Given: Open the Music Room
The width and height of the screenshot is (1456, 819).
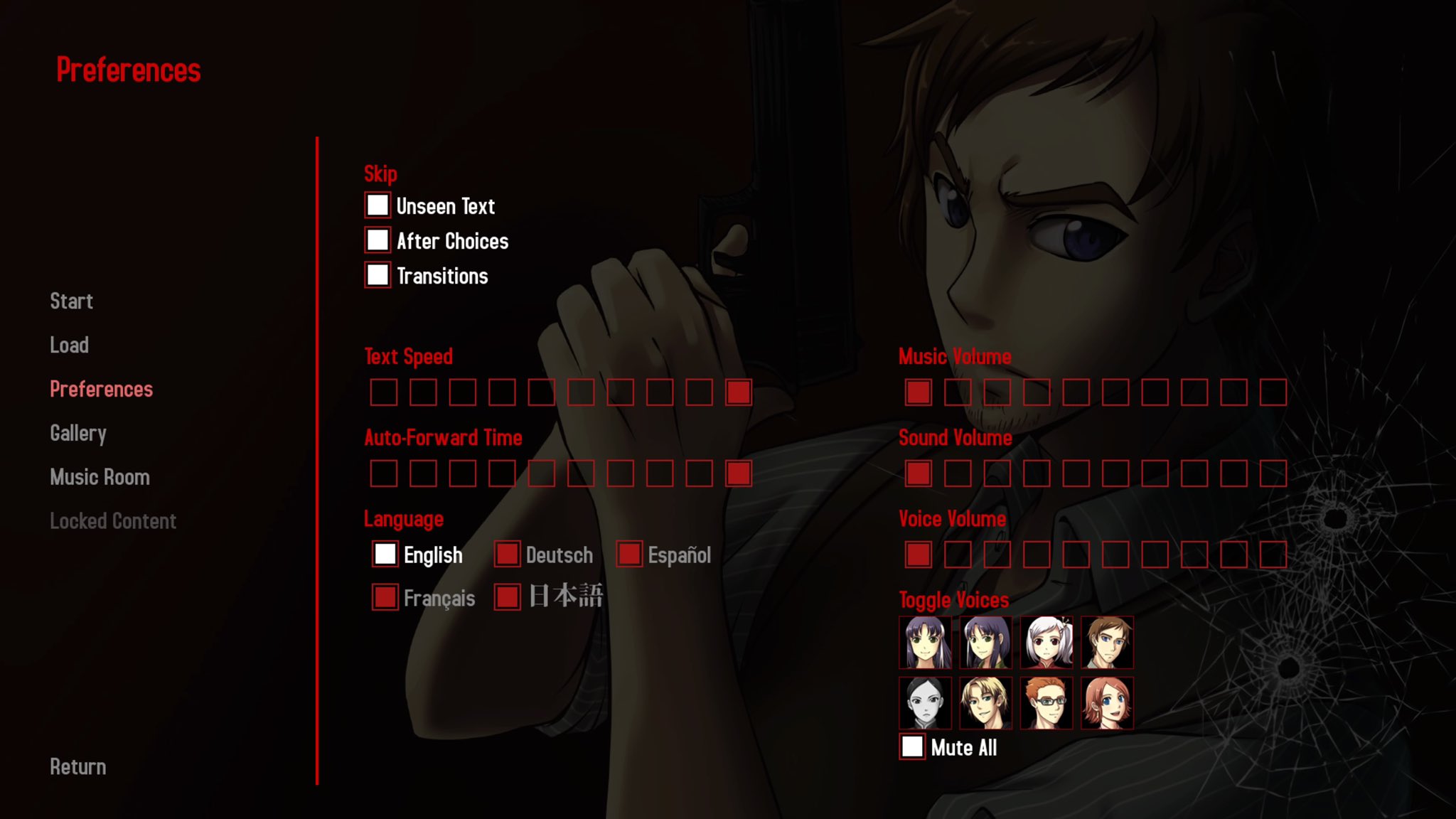Looking at the screenshot, I should (99, 476).
